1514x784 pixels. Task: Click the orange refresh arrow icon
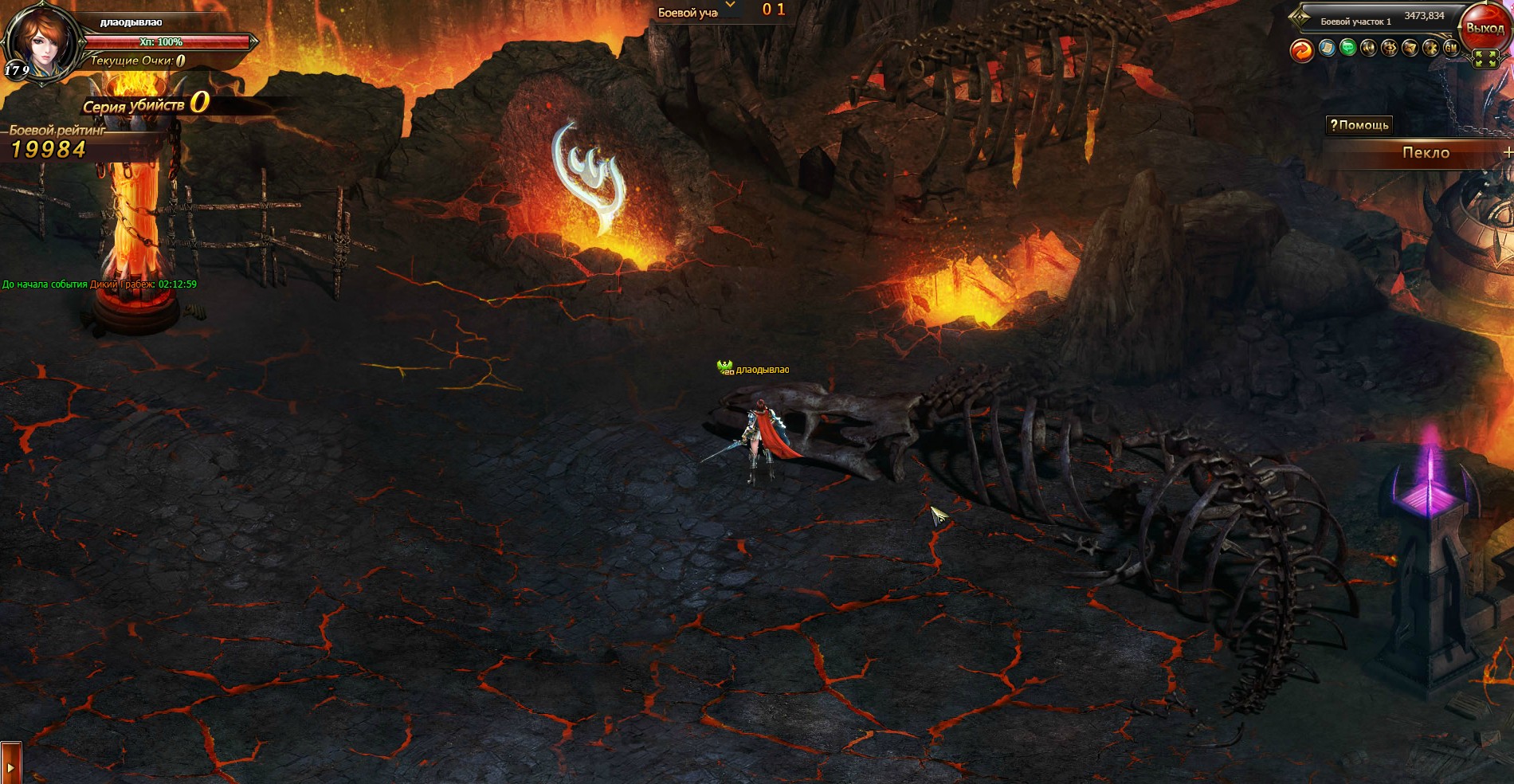(x=1302, y=49)
